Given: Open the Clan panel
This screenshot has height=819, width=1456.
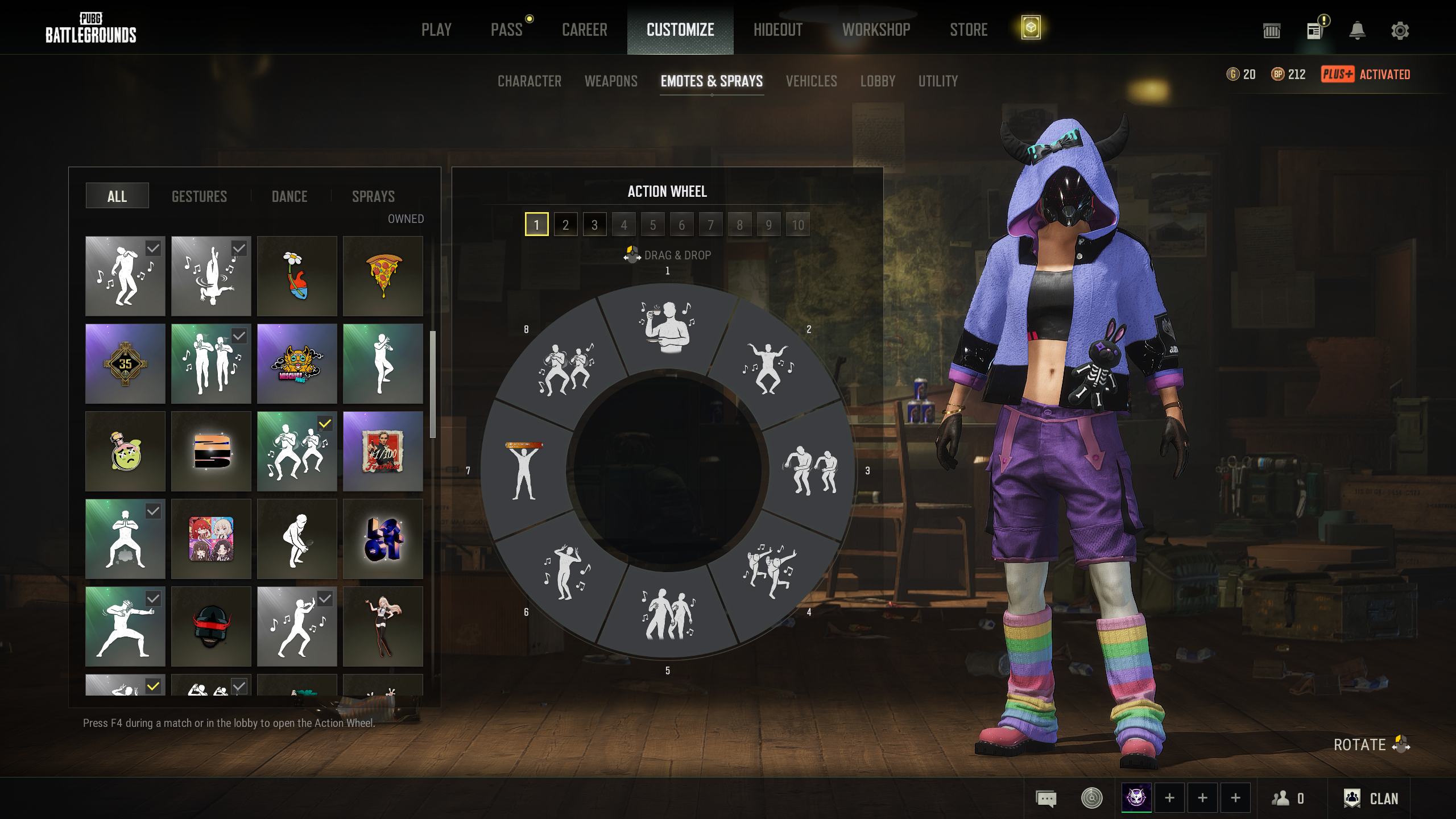Looking at the screenshot, I should 1371,799.
